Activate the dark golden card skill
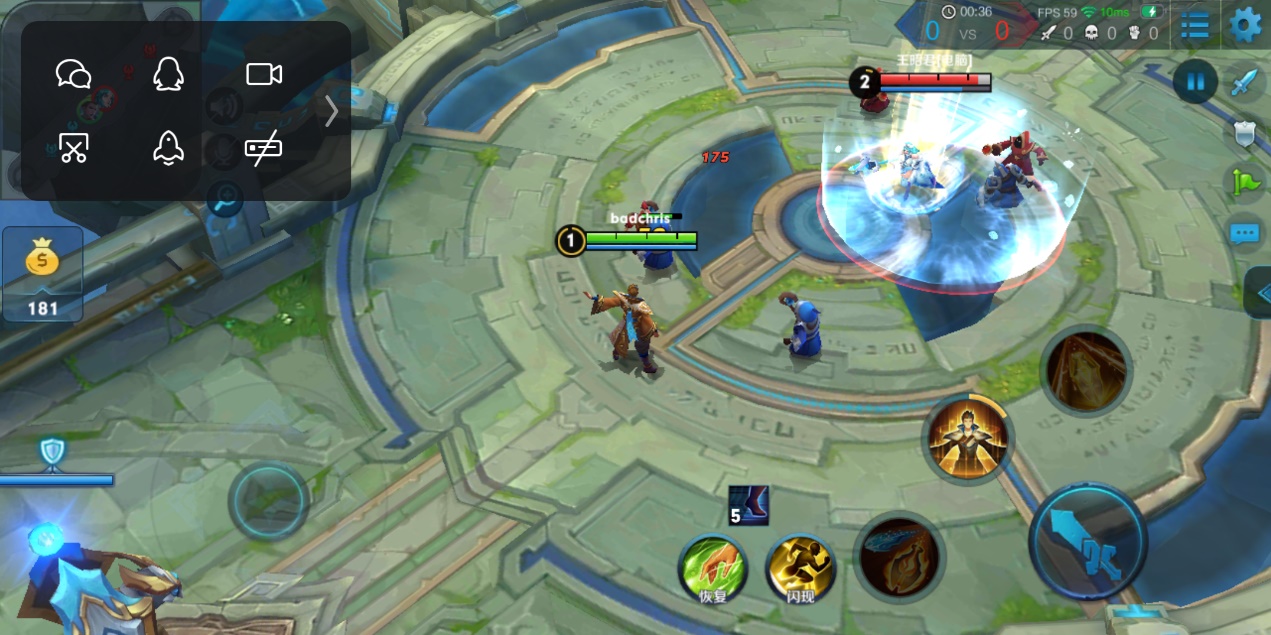 (1086, 370)
